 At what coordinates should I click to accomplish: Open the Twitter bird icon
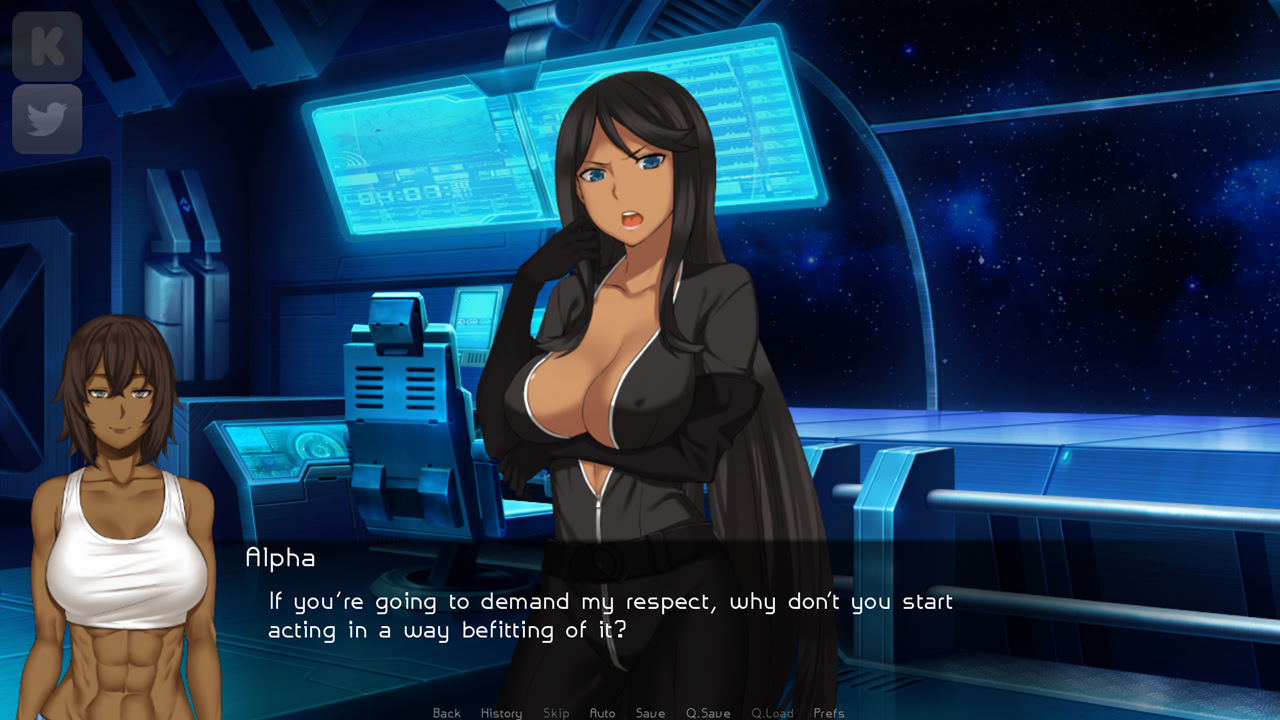coord(47,119)
